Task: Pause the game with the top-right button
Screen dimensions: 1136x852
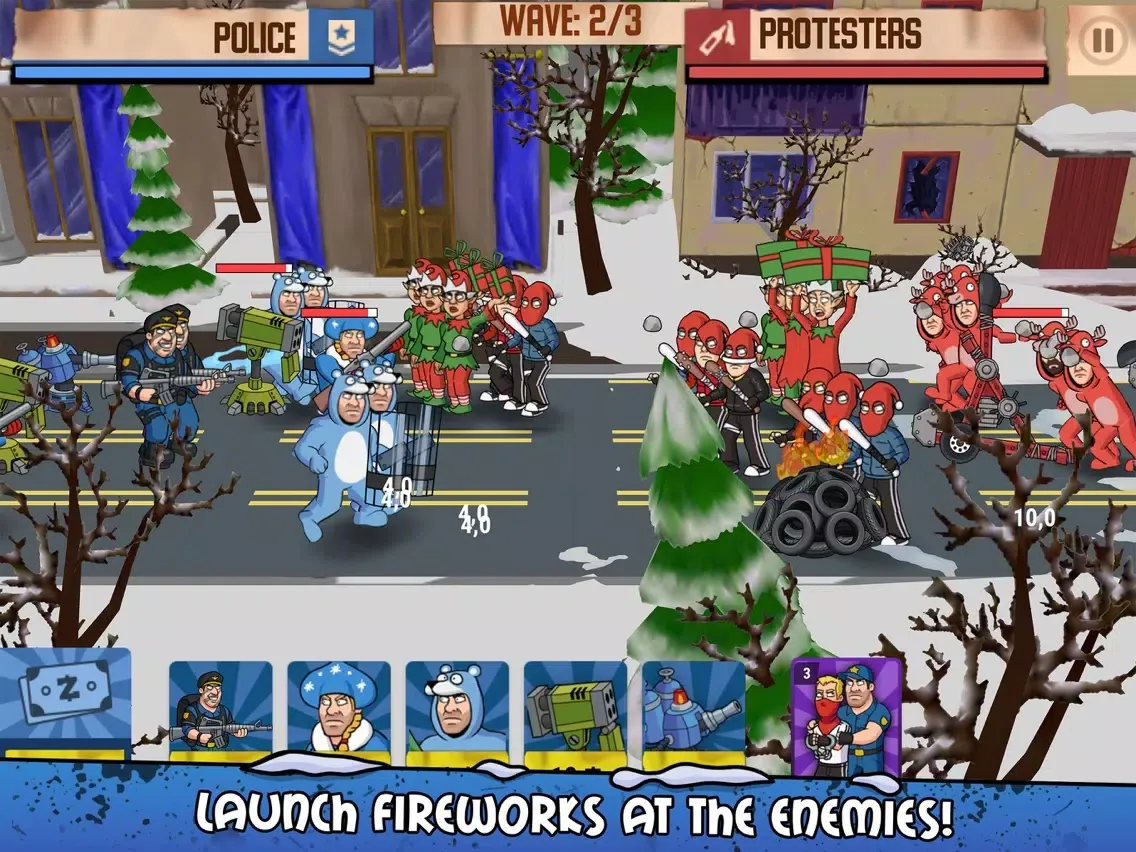Action: click(1101, 41)
